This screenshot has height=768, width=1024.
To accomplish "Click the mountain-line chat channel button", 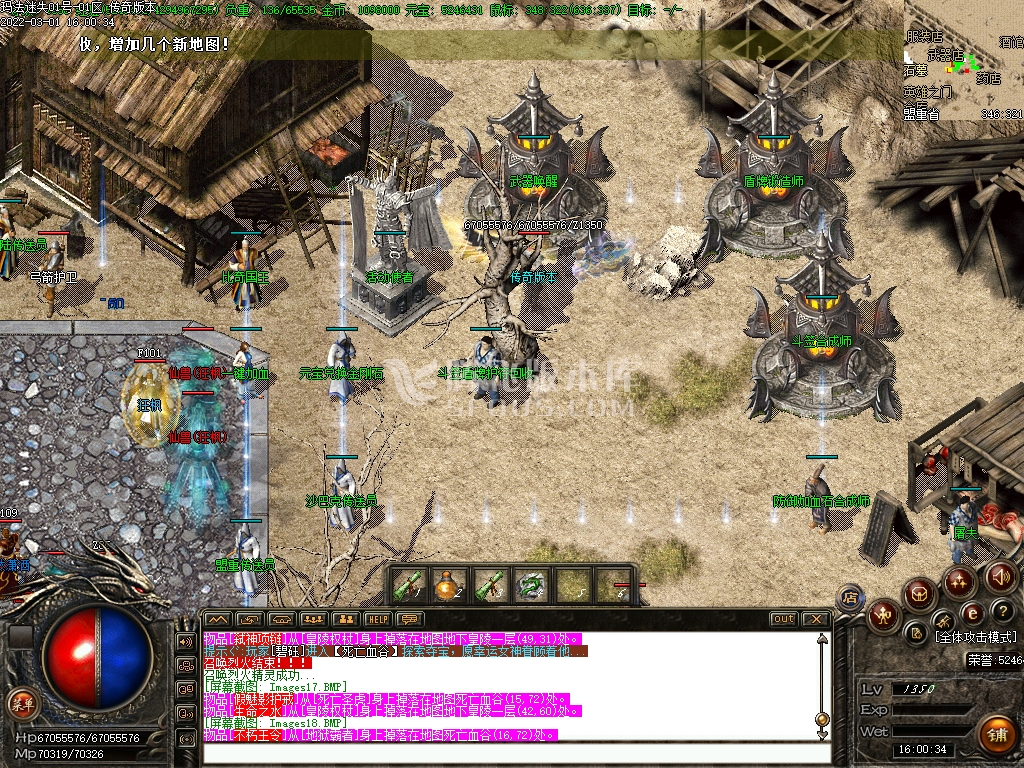I will [x=218, y=619].
